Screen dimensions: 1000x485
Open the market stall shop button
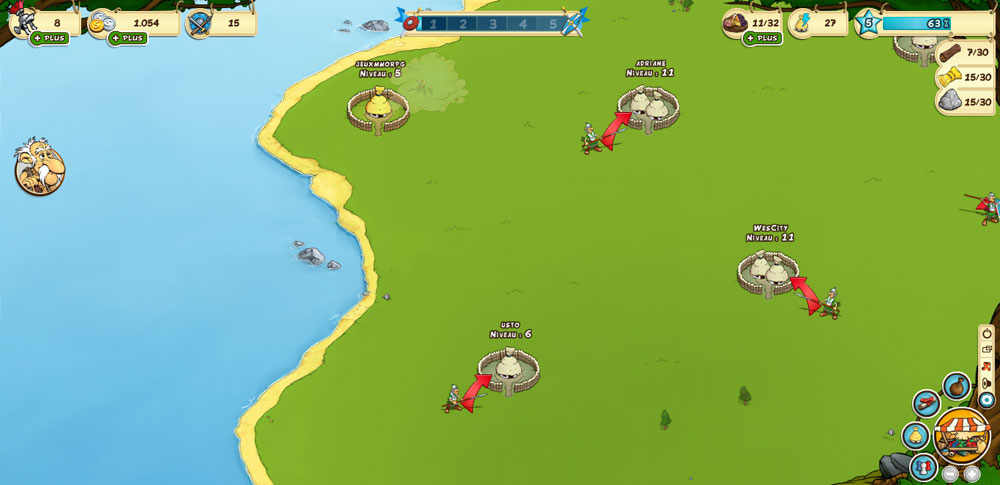[962, 435]
